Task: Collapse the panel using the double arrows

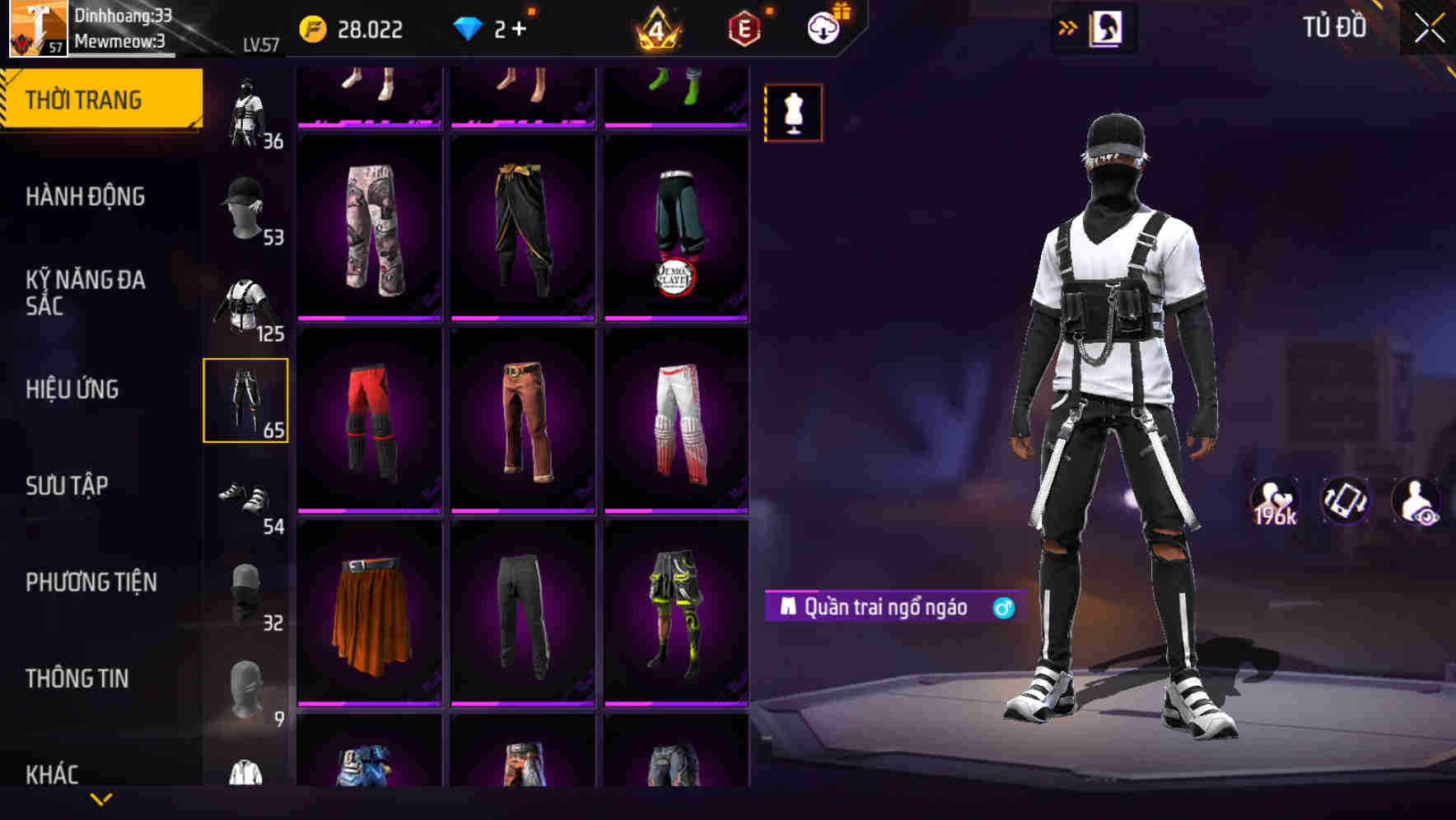Action: click(1068, 27)
